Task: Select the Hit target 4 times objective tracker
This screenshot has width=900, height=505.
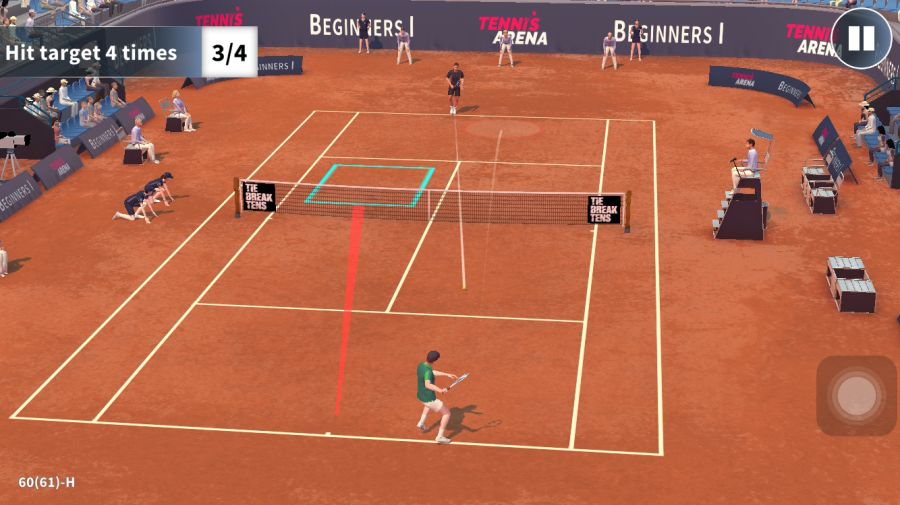Action: 128,53
